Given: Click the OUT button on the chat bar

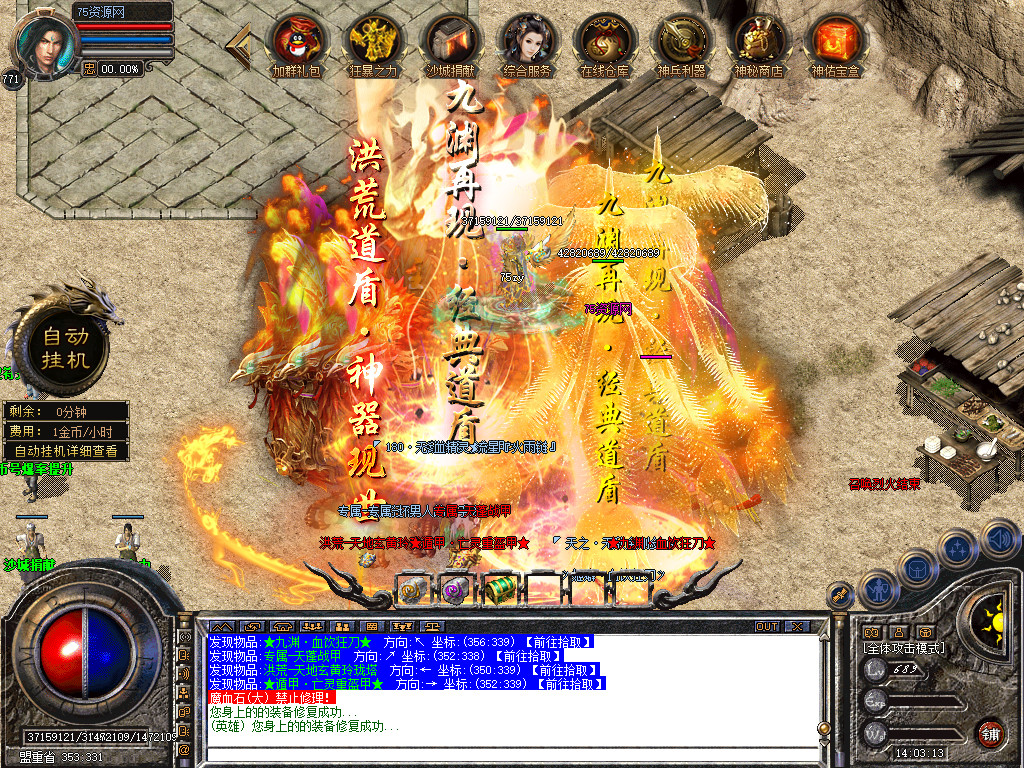Looking at the screenshot, I should [767, 626].
